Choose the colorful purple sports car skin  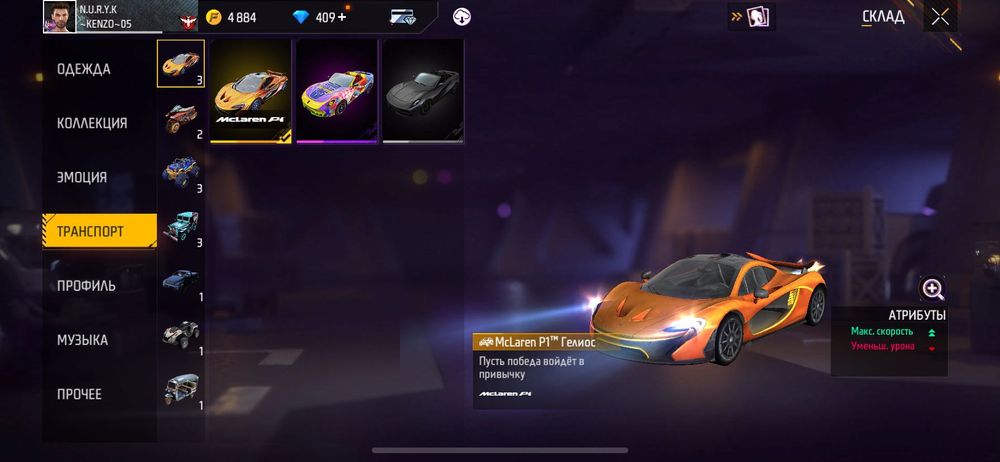(x=337, y=92)
